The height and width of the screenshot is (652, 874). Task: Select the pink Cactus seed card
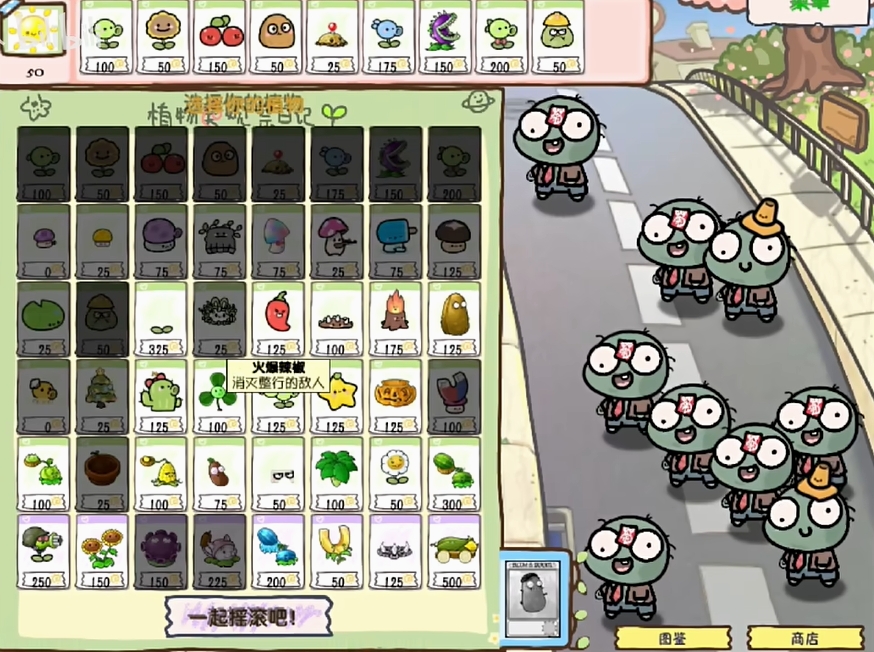160,396
